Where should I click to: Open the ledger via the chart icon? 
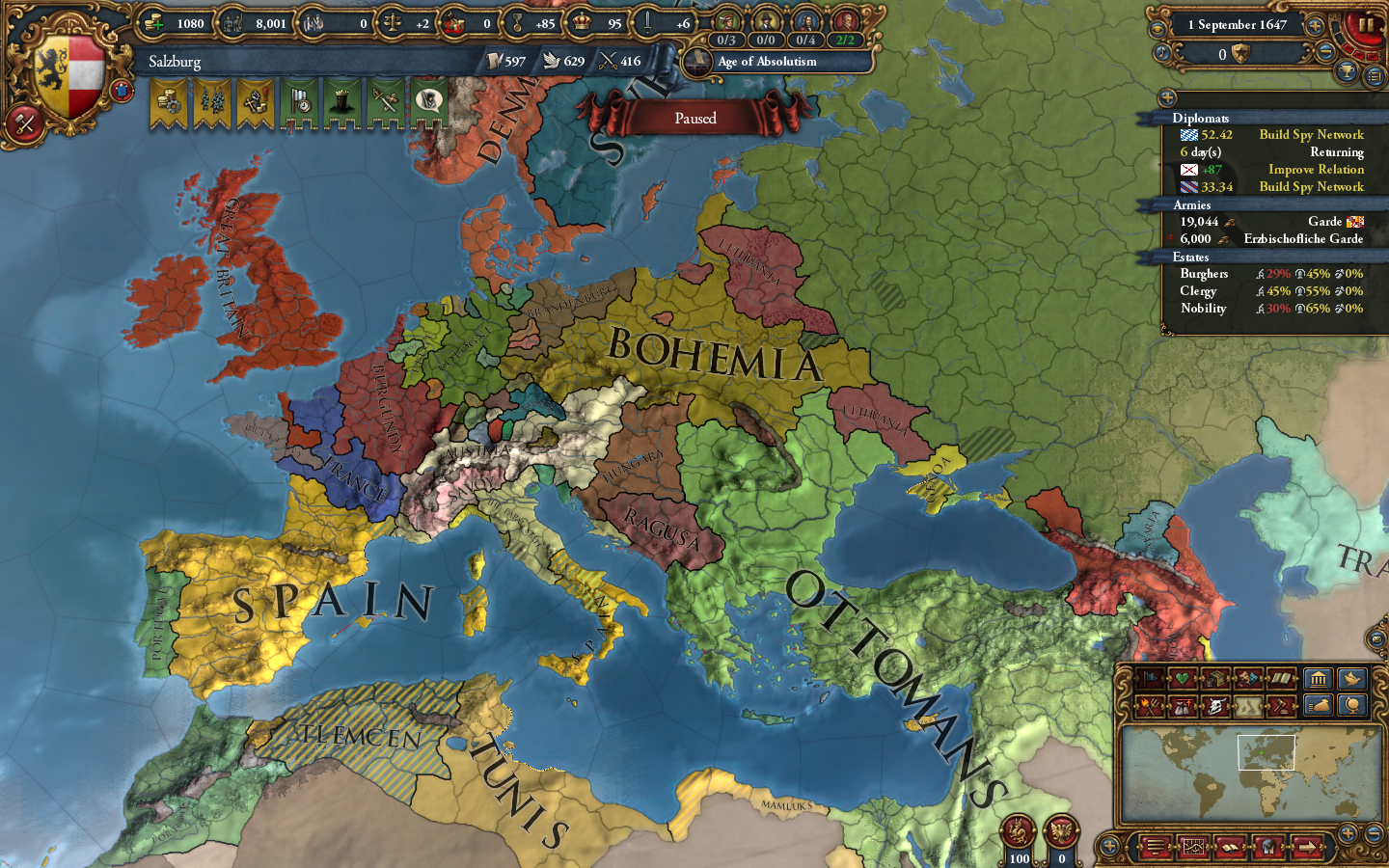click(x=1192, y=847)
